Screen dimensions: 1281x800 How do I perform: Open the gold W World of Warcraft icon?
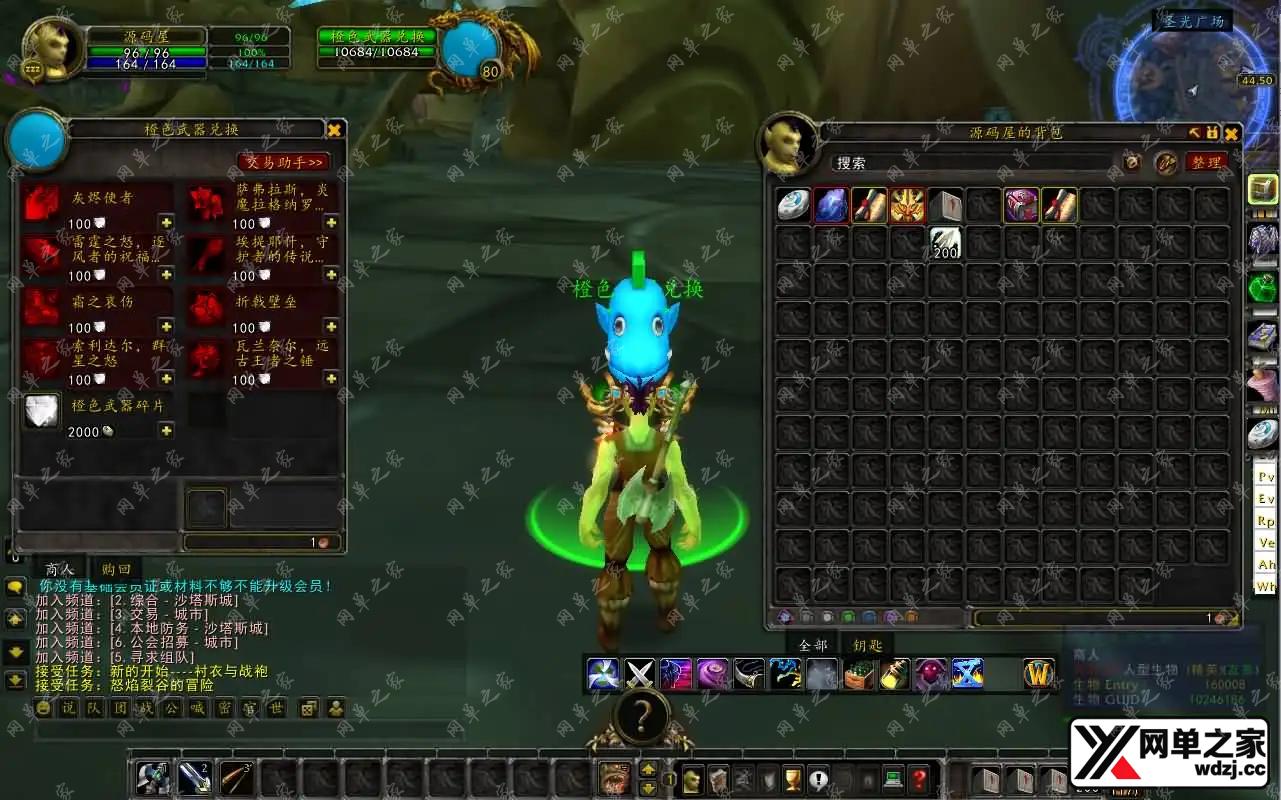pyautogui.click(x=1040, y=674)
